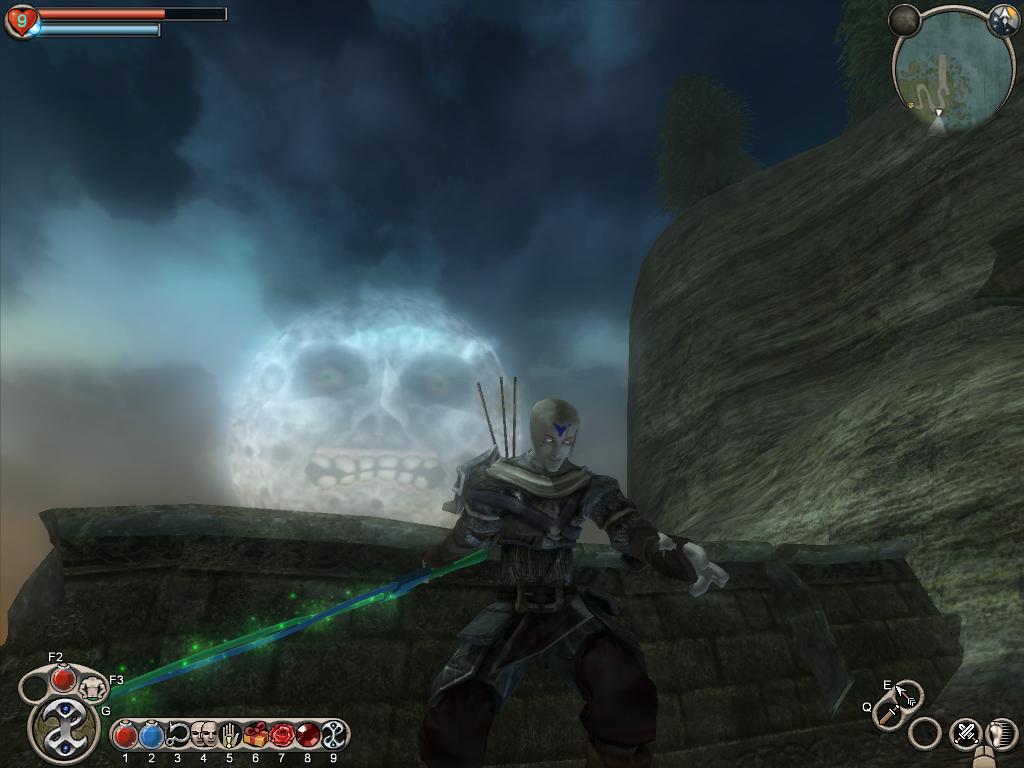Toggle the footprint sneak icon

pos(1001,734)
